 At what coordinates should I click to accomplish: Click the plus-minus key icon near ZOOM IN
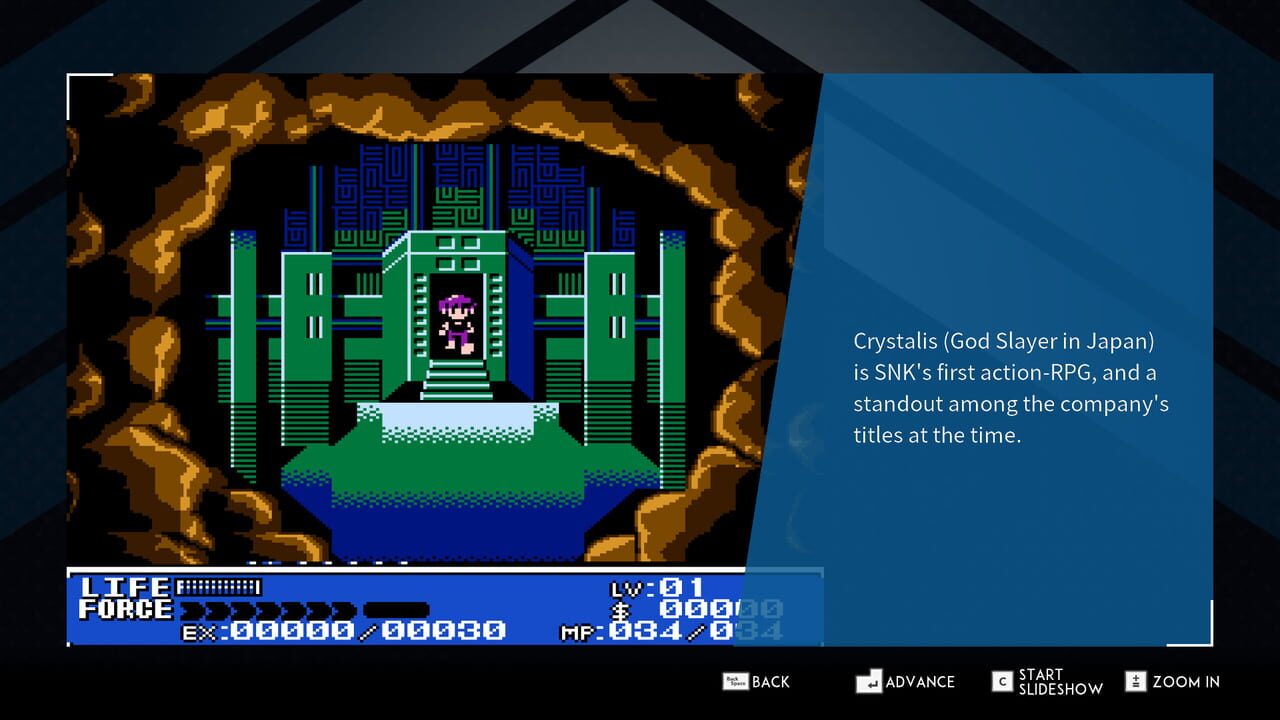[1138, 681]
